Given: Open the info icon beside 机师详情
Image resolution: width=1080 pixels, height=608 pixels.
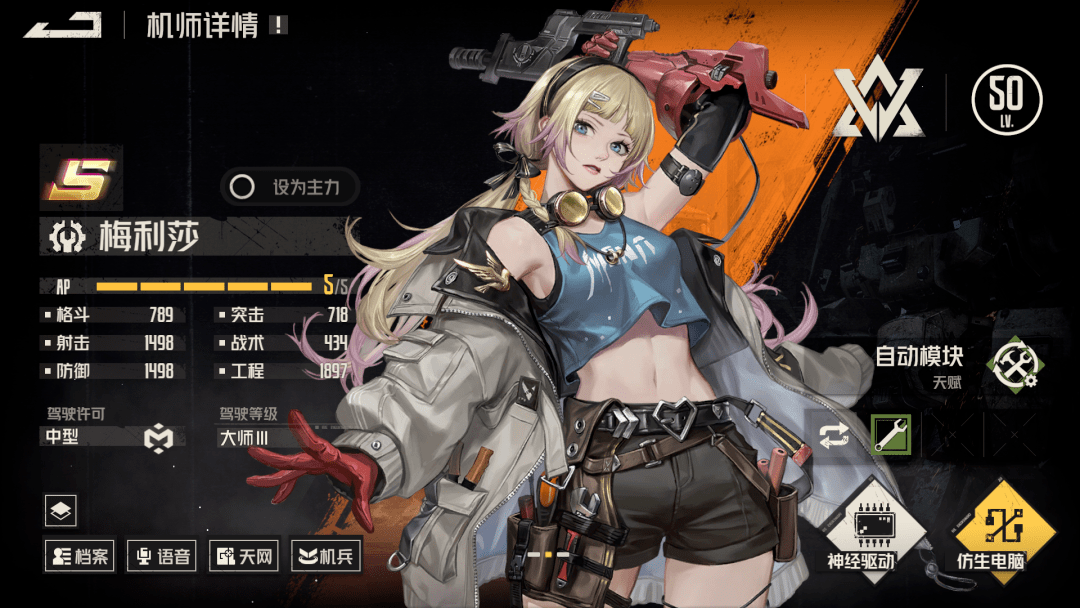Looking at the screenshot, I should click(x=278, y=25).
